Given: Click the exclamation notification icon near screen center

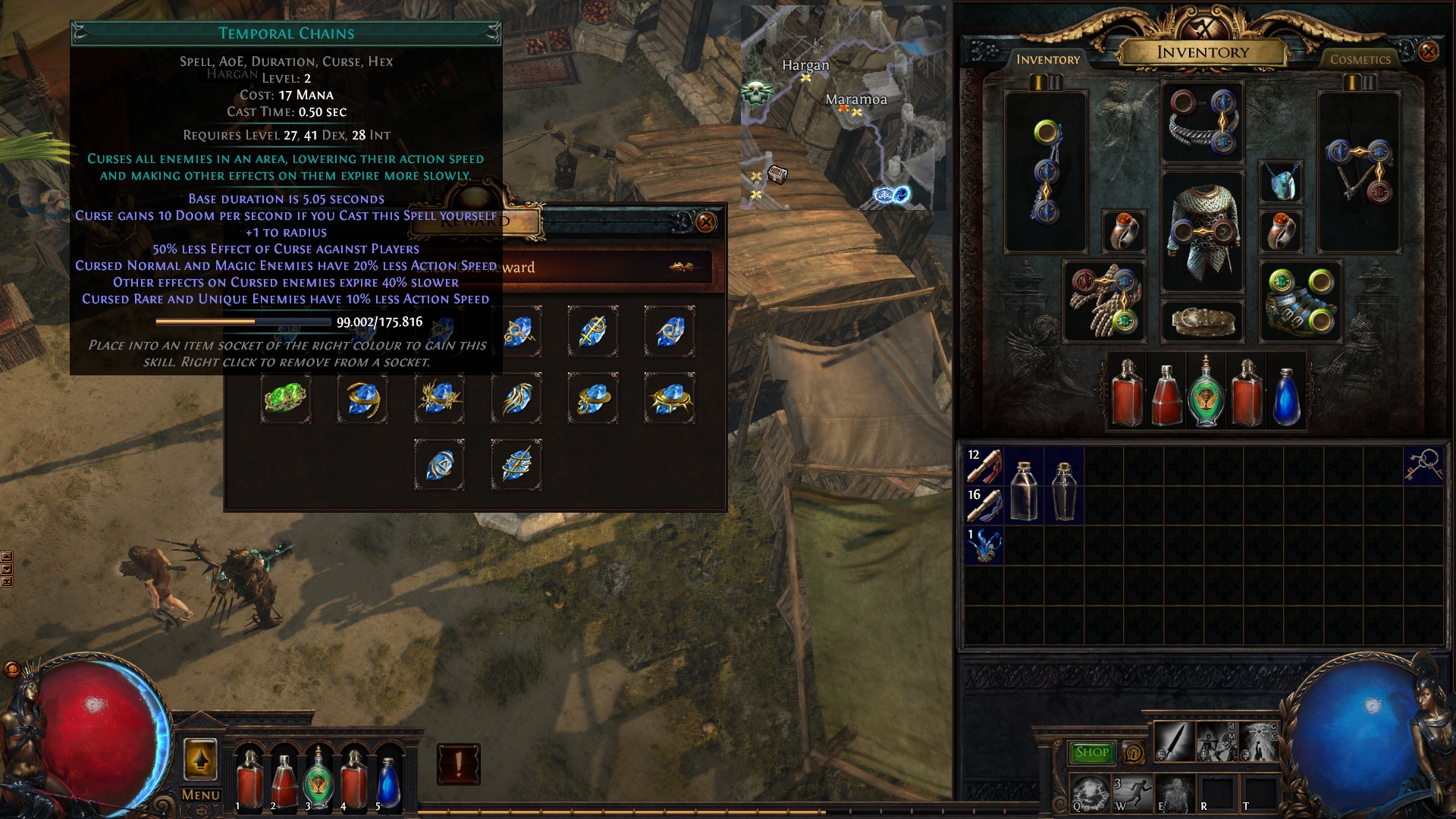Looking at the screenshot, I should [x=459, y=764].
